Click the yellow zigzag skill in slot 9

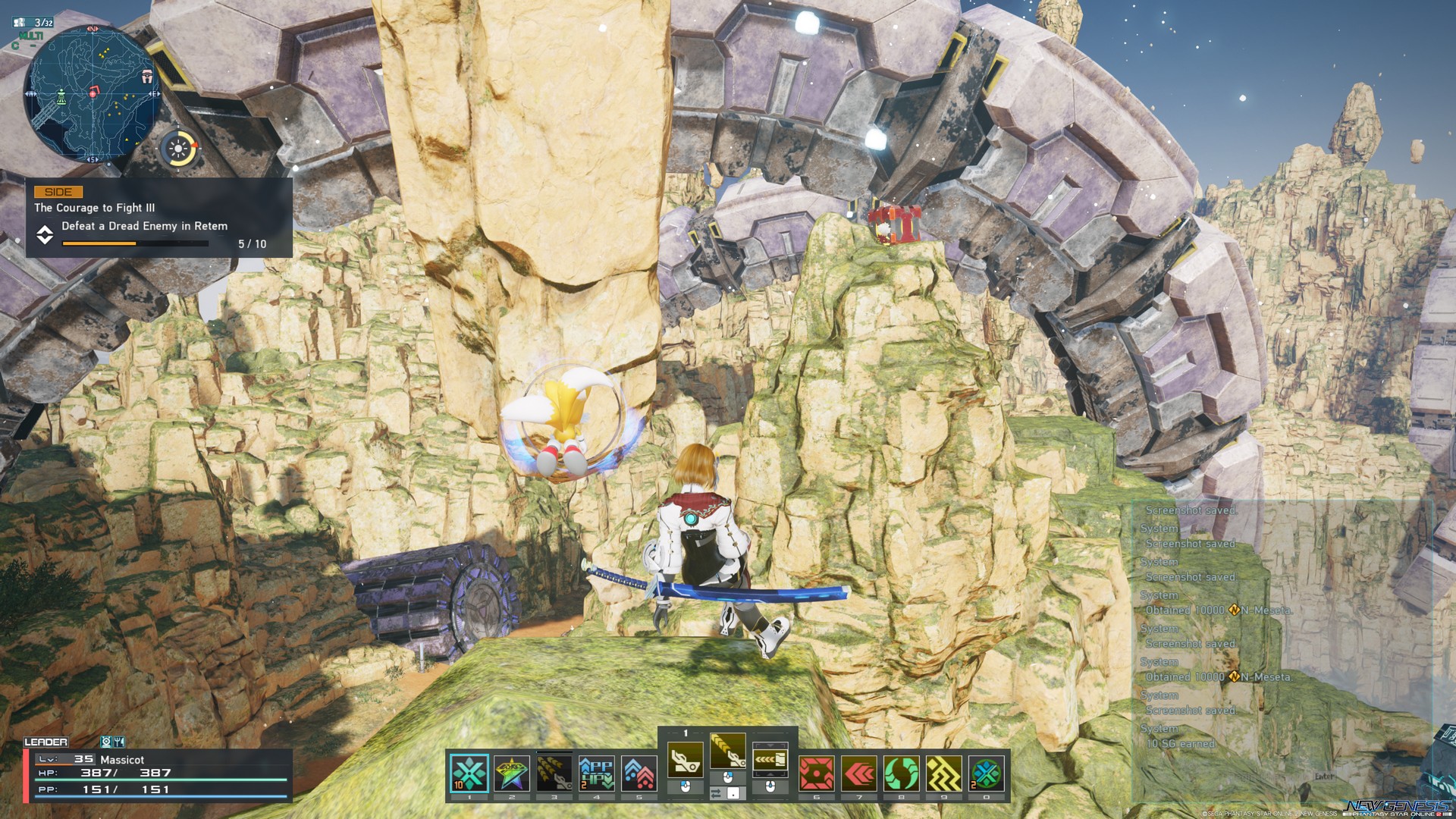944,772
